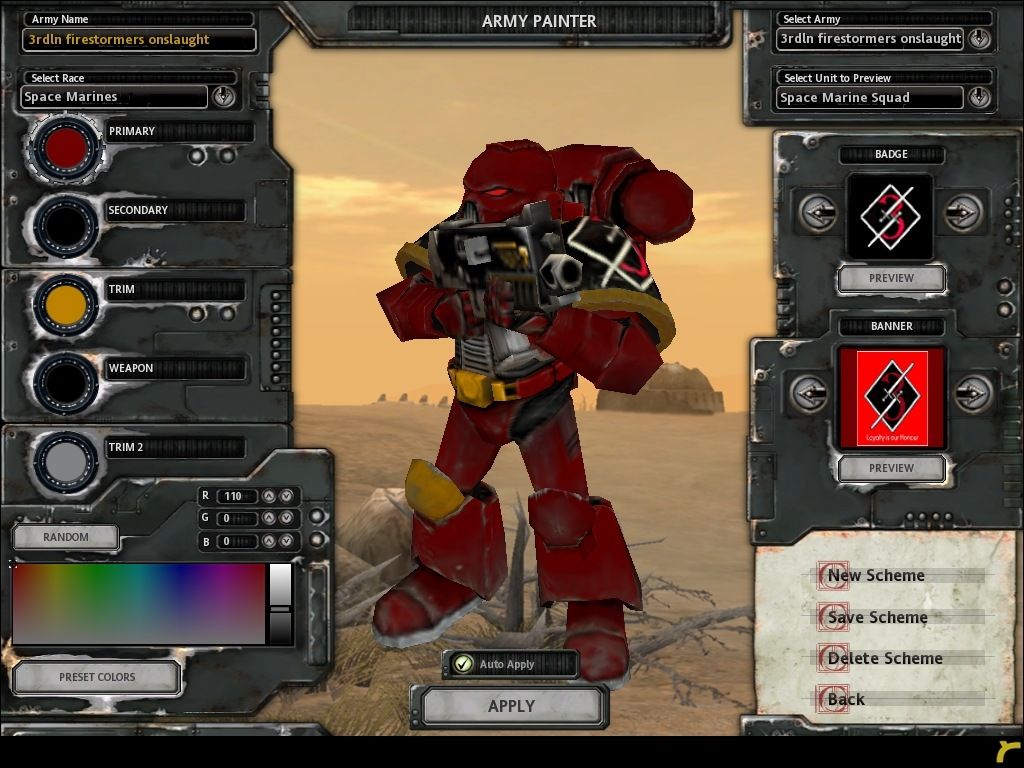
Task: Select the black Secondary color swatch
Action: tap(66, 227)
